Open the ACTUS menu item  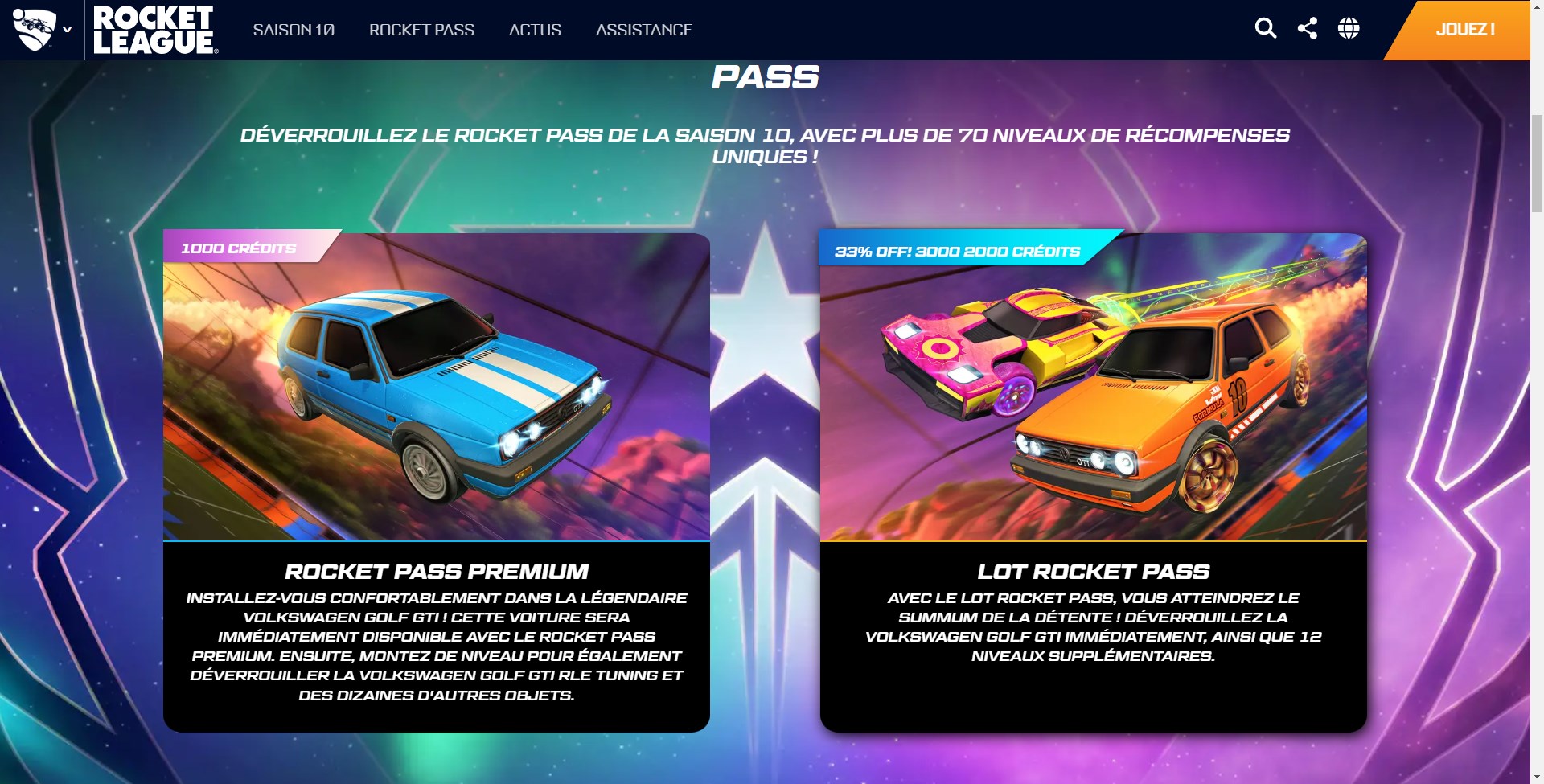click(535, 30)
